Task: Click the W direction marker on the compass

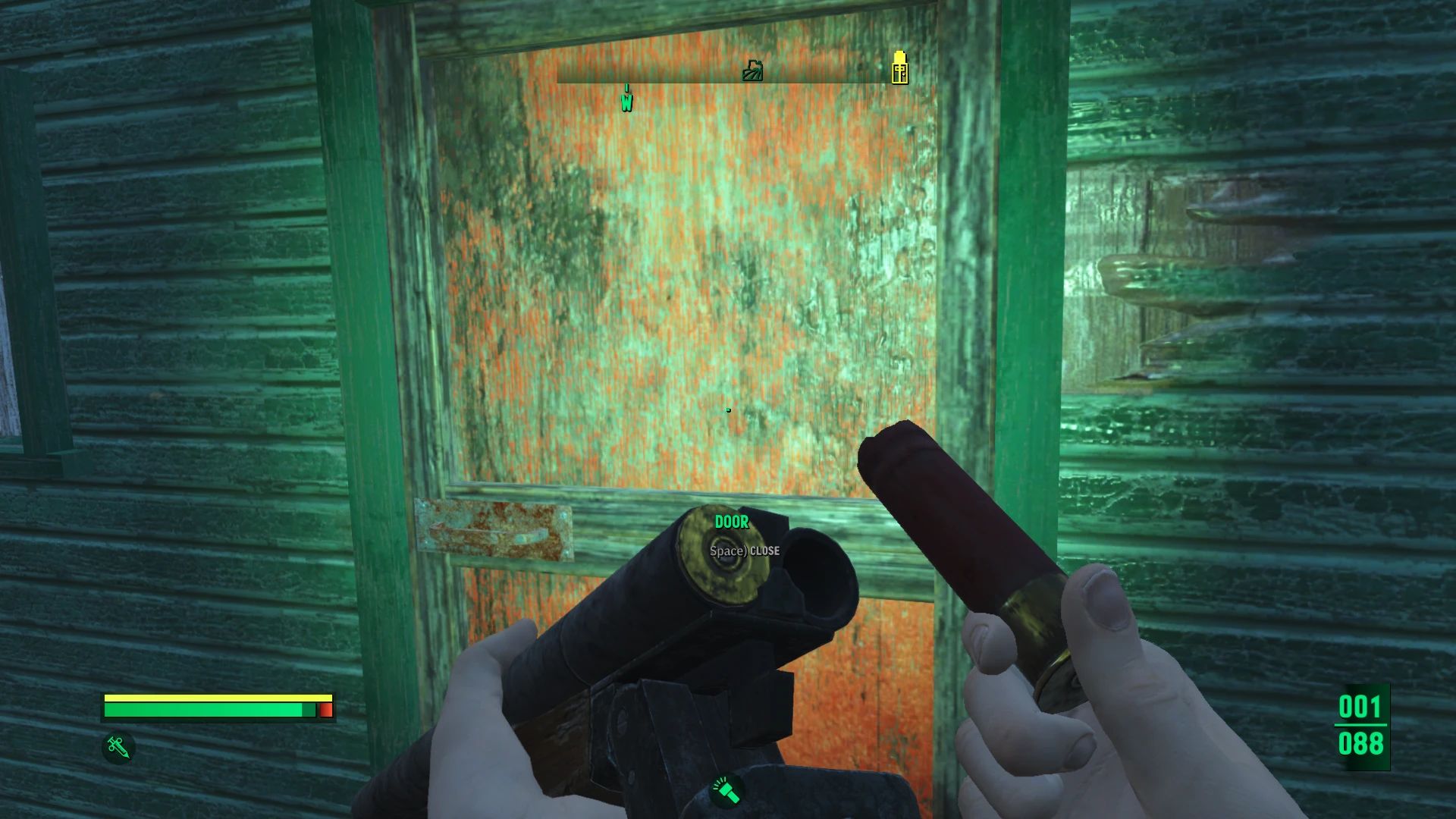Action: point(627,99)
